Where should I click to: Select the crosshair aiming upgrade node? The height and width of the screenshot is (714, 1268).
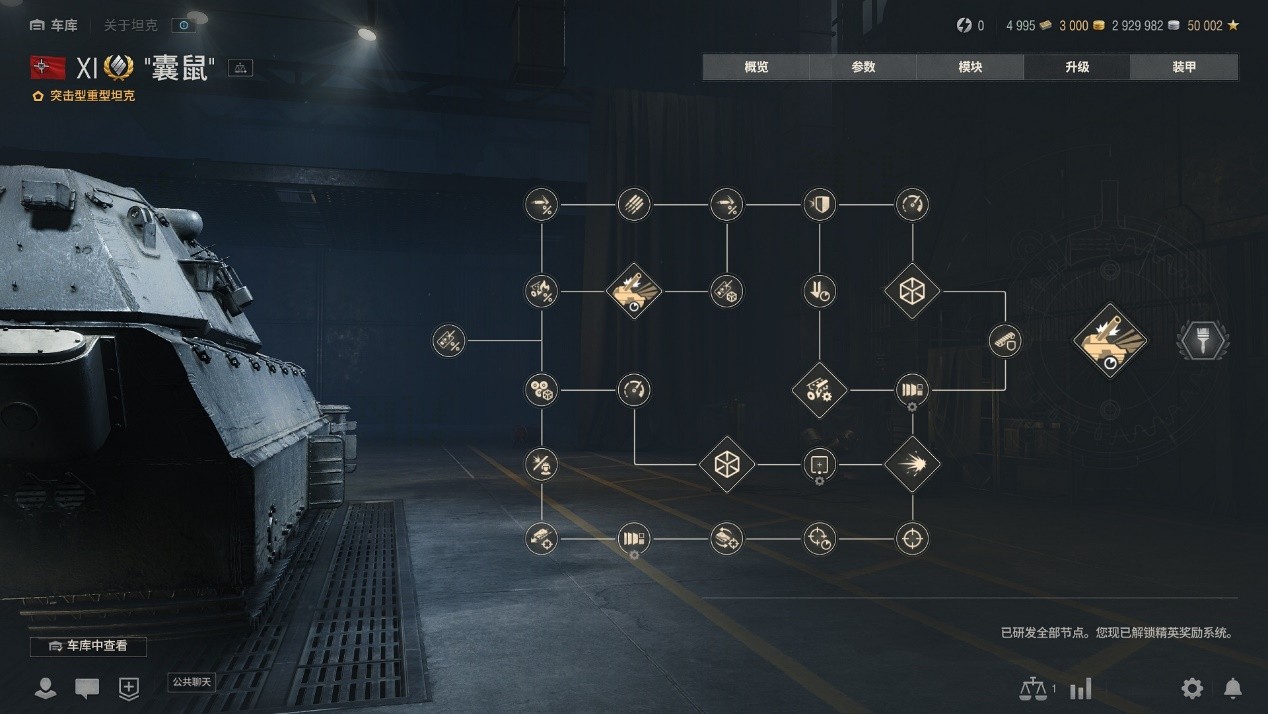(912, 539)
